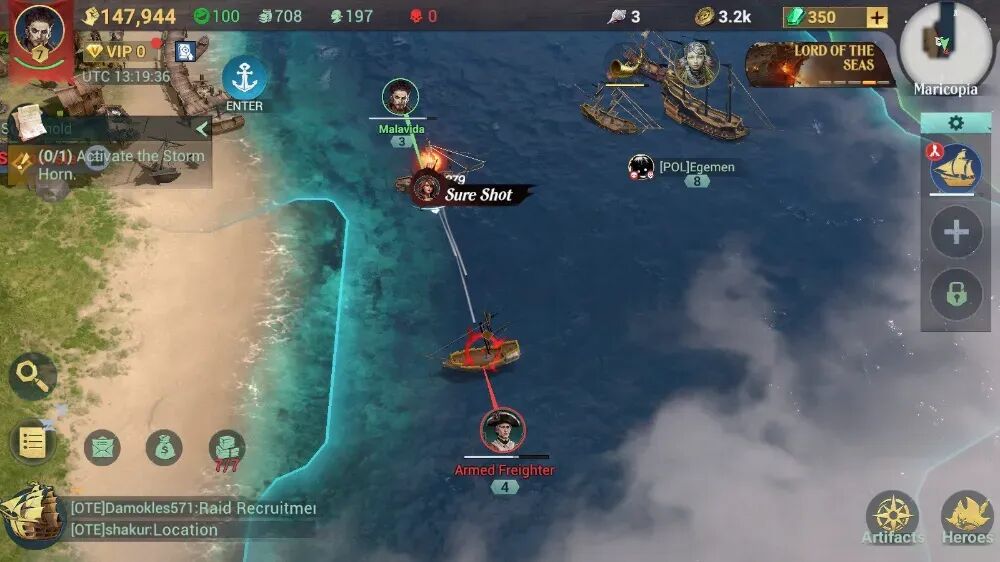Open the magnifying glass search
The width and height of the screenshot is (1000, 562).
(x=33, y=377)
